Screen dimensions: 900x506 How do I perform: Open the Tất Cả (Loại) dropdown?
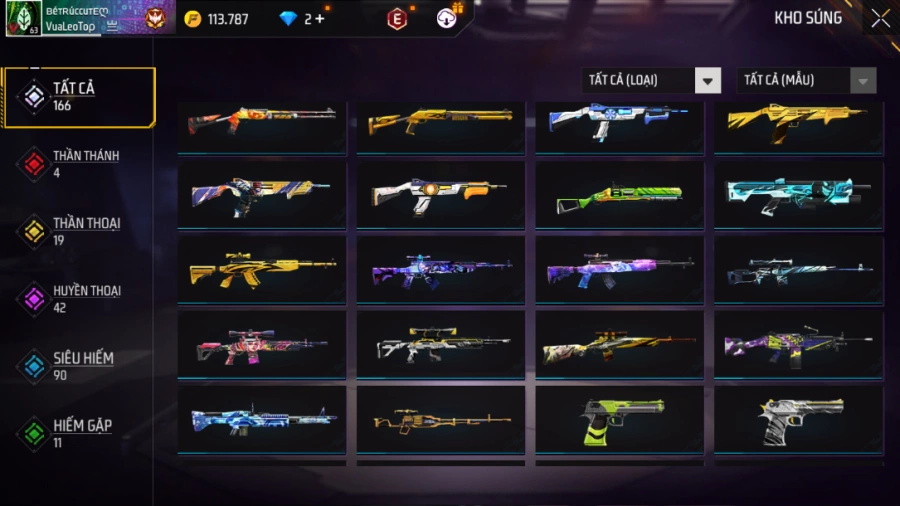(651, 80)
